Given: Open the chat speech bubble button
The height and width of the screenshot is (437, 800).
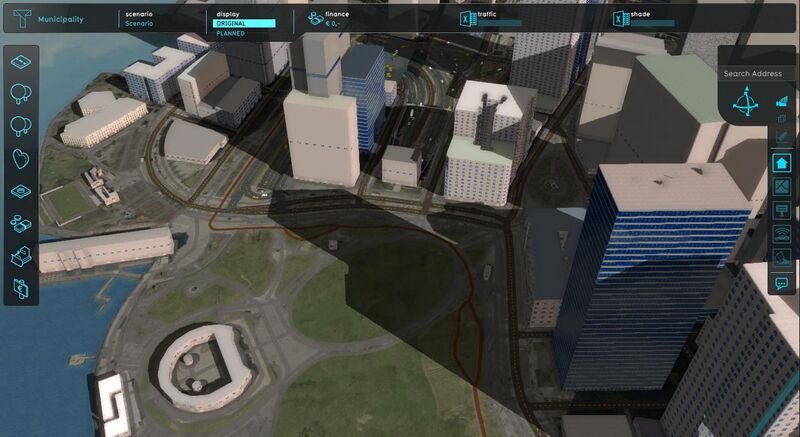Looking at the screenshot, I should [782, 283].
